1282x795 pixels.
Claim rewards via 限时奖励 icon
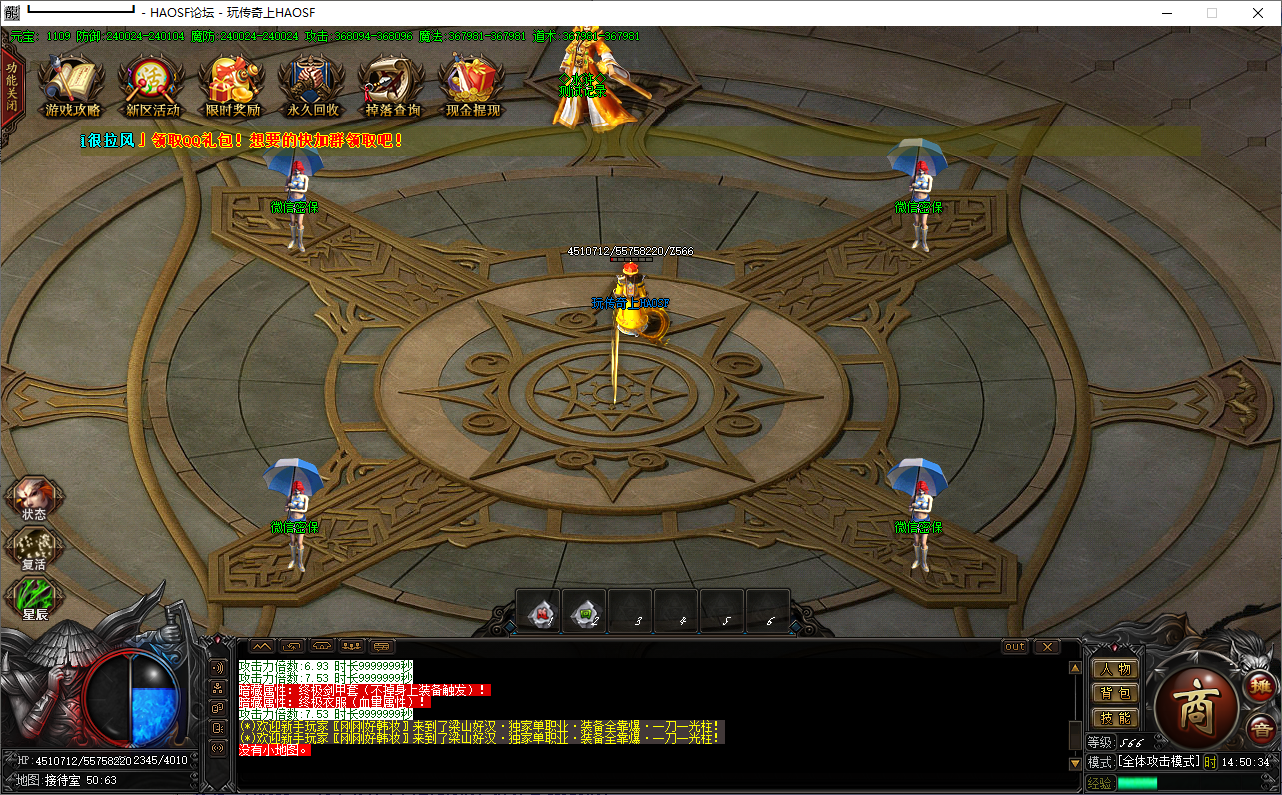coord(232,86)
